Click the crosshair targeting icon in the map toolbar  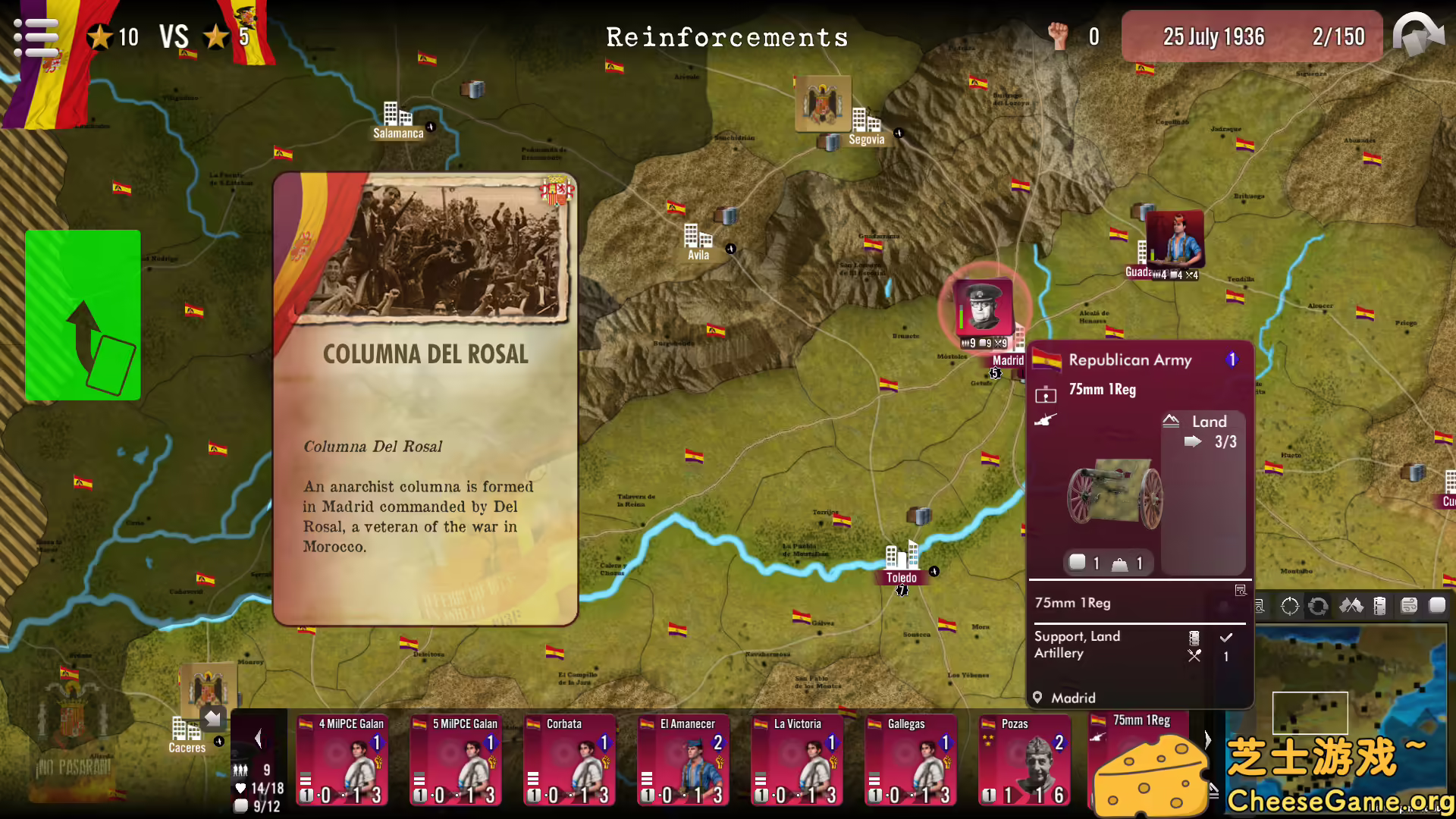(1289, 605)
